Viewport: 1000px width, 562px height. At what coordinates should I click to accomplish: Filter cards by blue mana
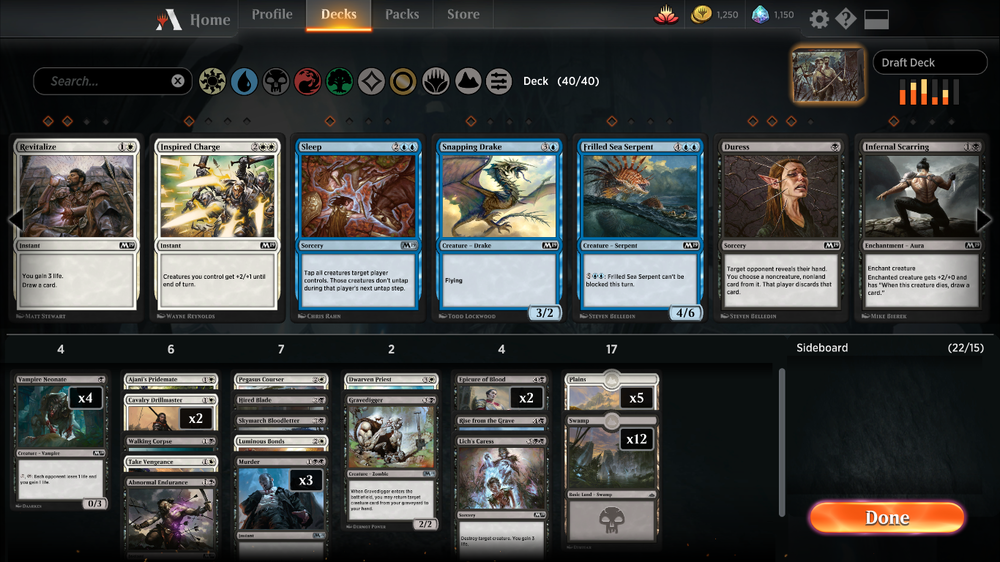coord(244,81)
